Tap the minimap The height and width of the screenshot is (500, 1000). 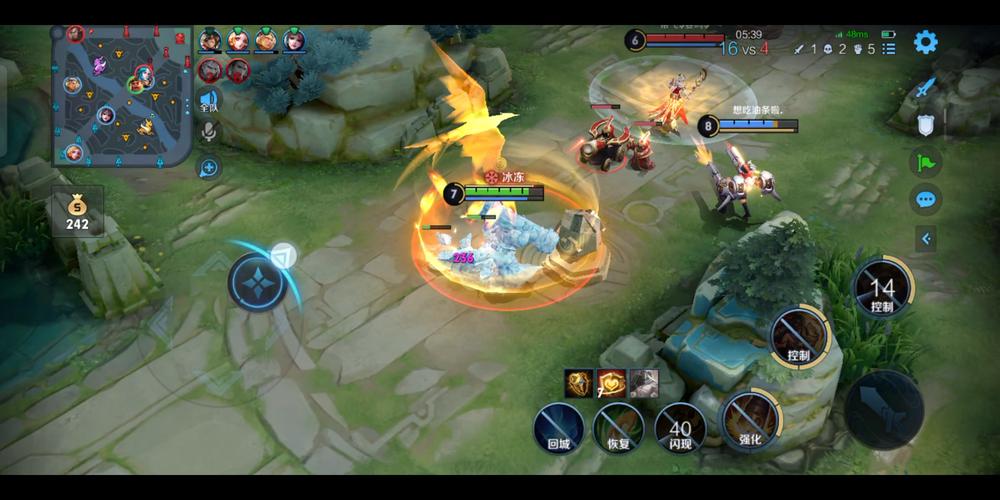pos(122,96)
